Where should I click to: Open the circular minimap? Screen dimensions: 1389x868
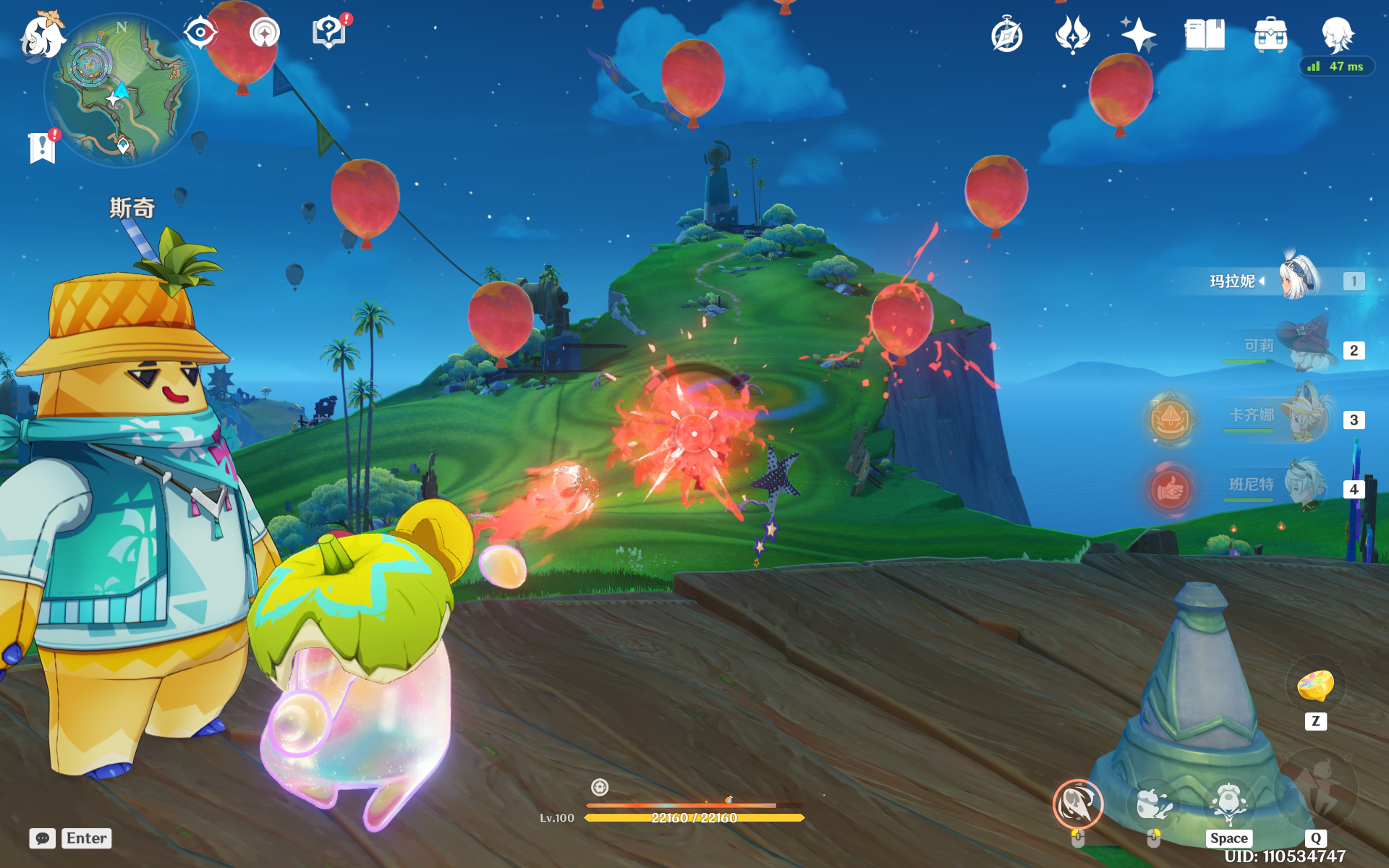(x=121, y=90)
